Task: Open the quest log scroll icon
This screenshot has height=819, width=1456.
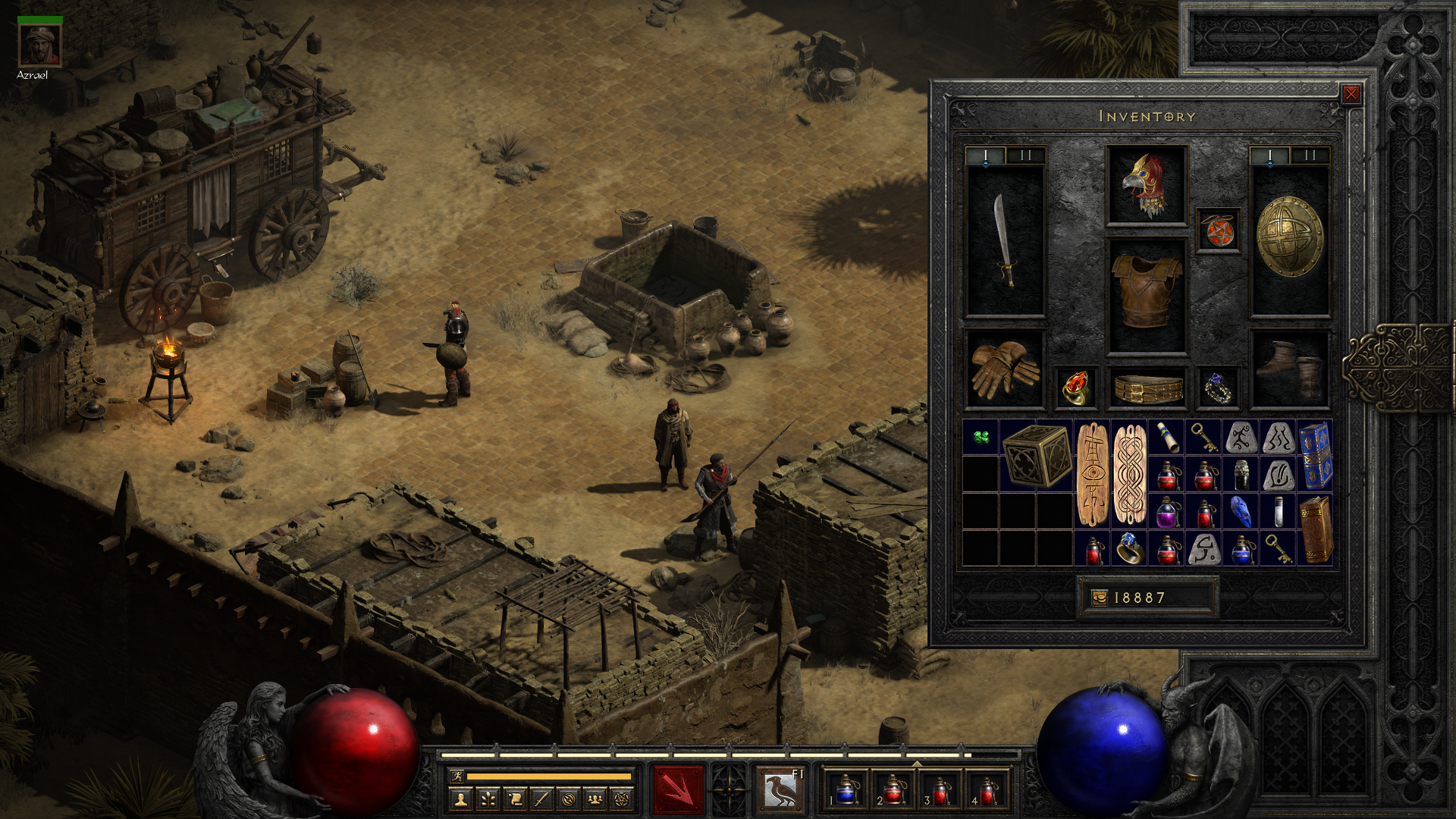Action: (514, 799)
